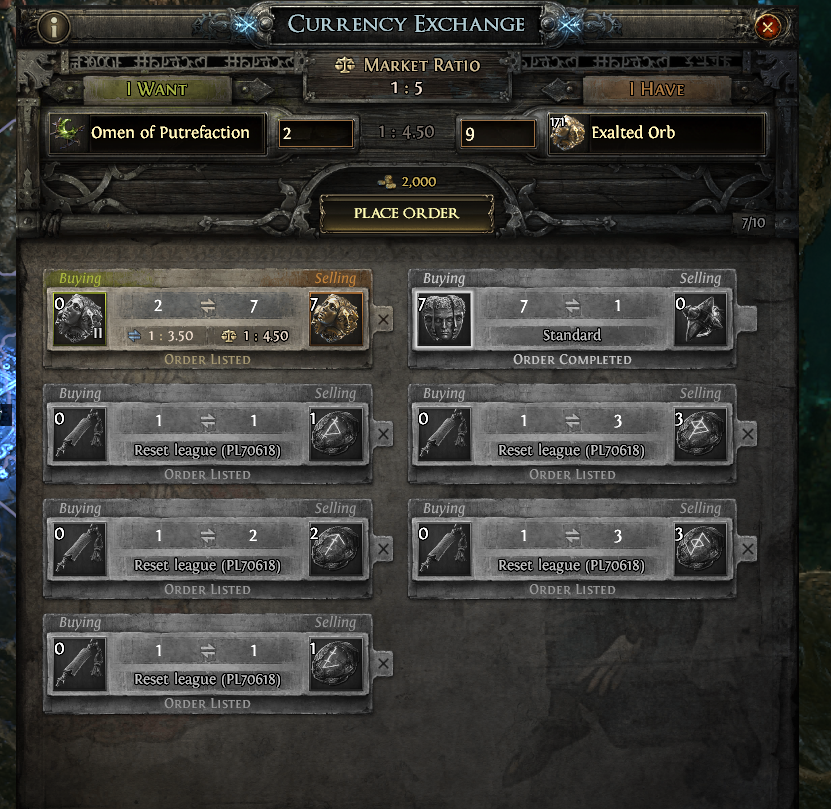This screenshot has width=831, height=809.
Task: Select the highlighted 2-for-7 order listing
Action: 208,320
